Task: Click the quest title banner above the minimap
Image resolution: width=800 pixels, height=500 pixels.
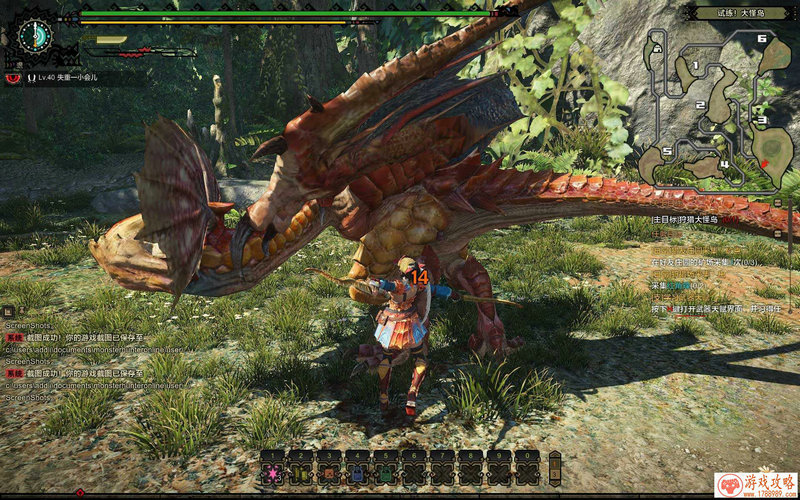Action: [742, 13]
